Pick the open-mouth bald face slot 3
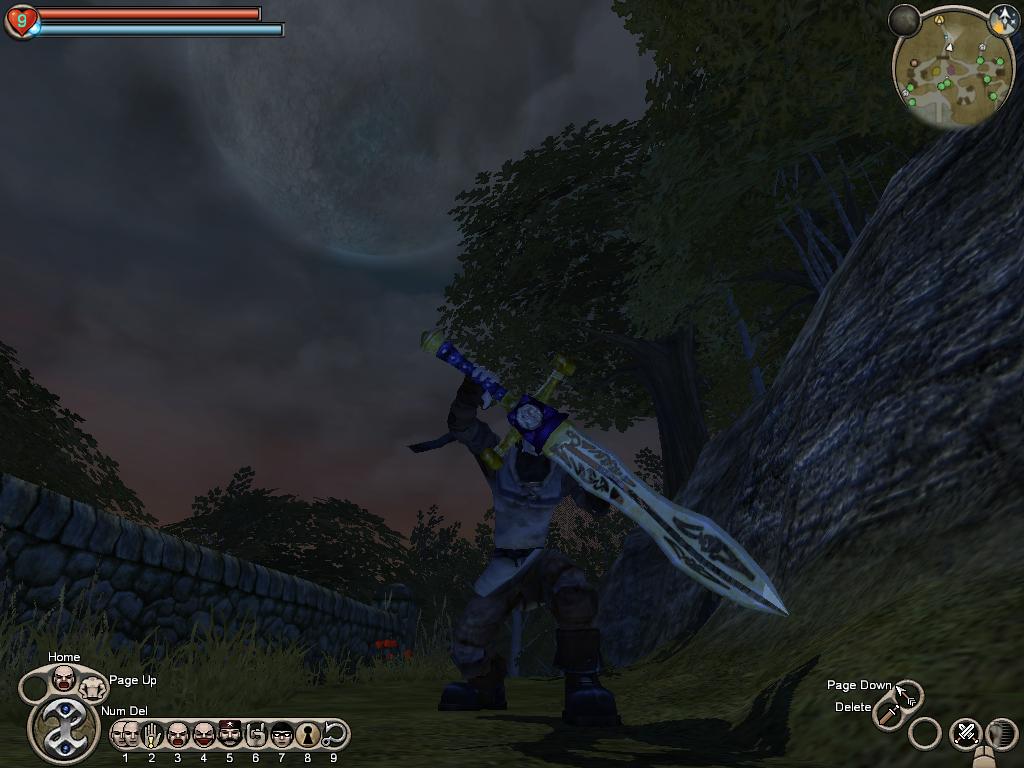The height and width of the screenshot is (768, 1024). point(178,734)
